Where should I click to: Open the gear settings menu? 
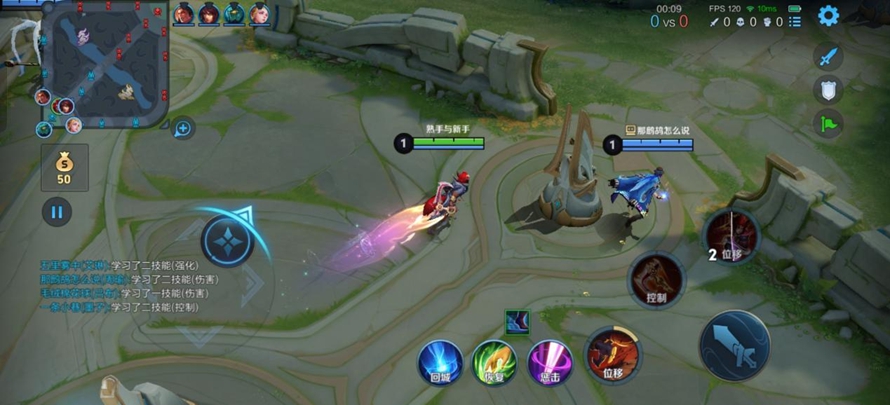pyautogui.click(x=828, y=15)
